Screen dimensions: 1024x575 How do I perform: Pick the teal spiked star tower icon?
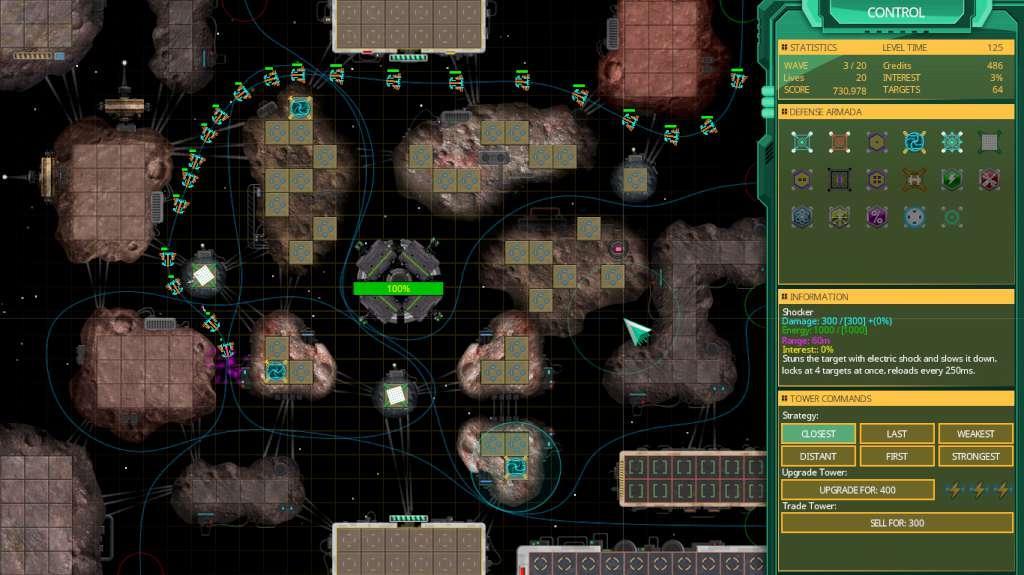[x=951, y=142]
